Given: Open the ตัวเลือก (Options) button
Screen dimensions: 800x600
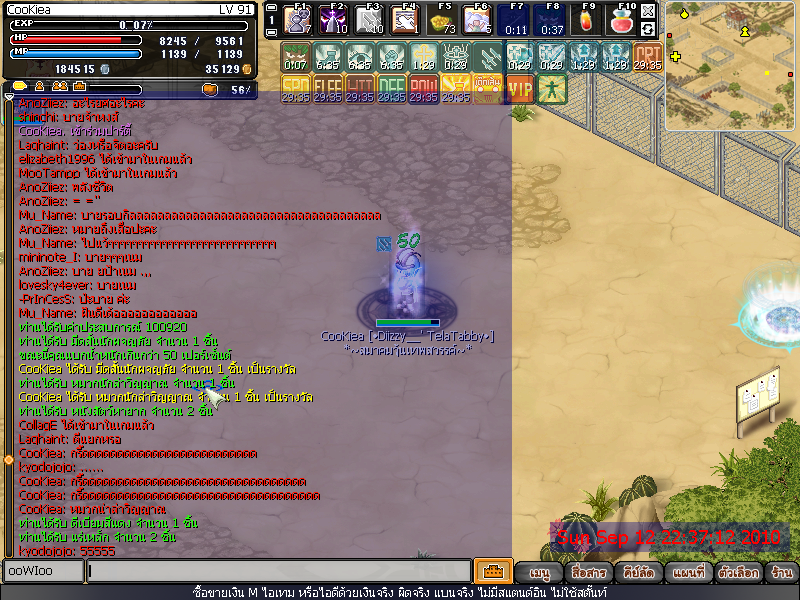Looking at the screenshot, I should [736, 573].
